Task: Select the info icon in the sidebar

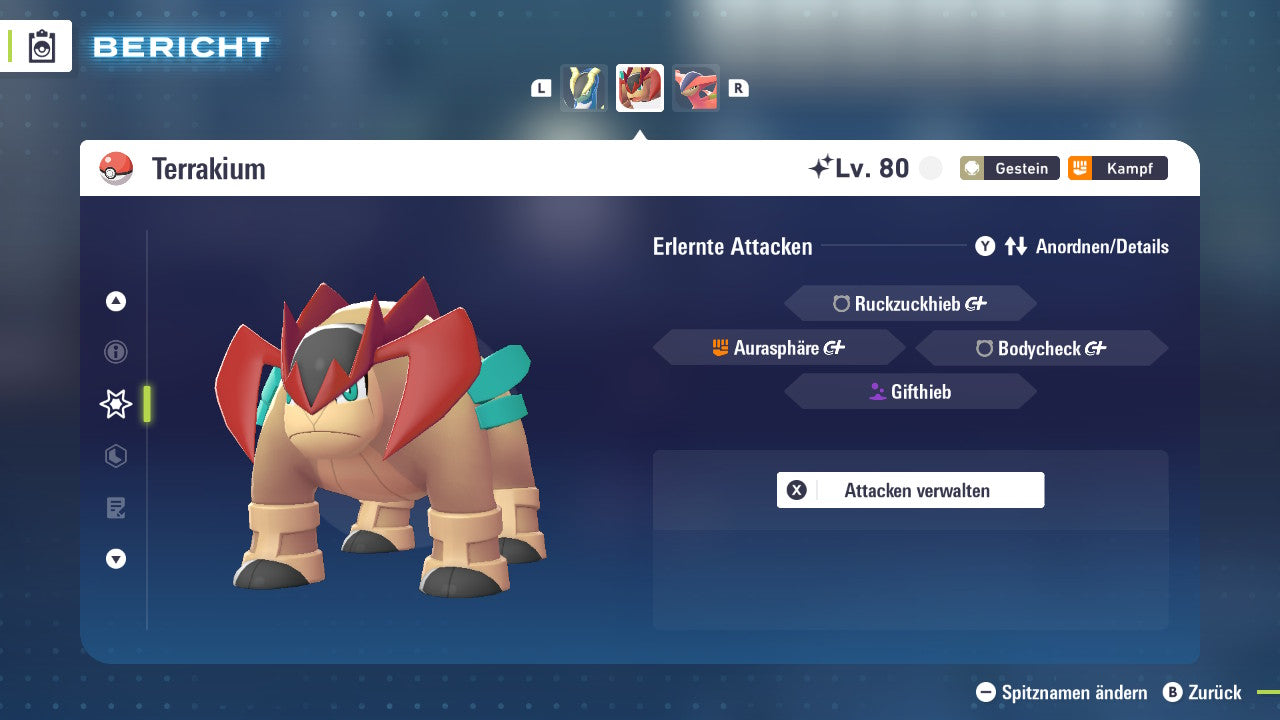Action: (116, 352)
